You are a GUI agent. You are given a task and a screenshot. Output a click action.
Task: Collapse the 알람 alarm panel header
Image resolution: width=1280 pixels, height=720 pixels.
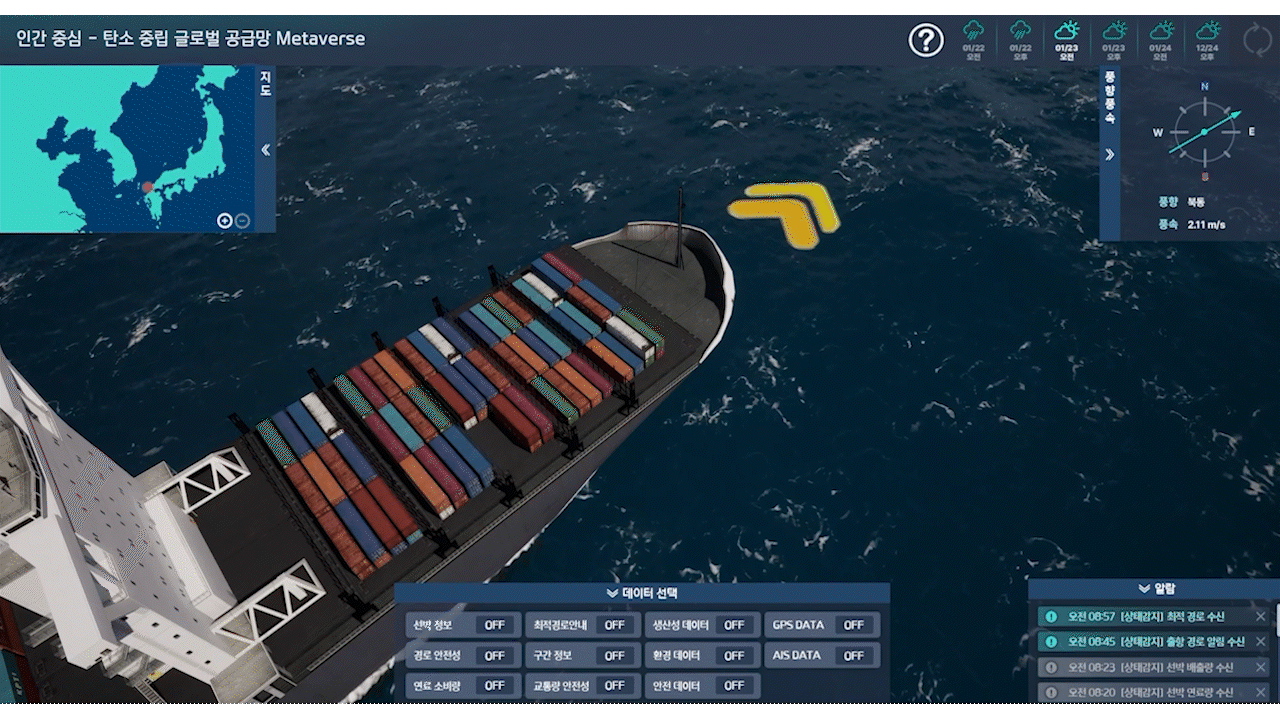click(x=1156, y=589)
